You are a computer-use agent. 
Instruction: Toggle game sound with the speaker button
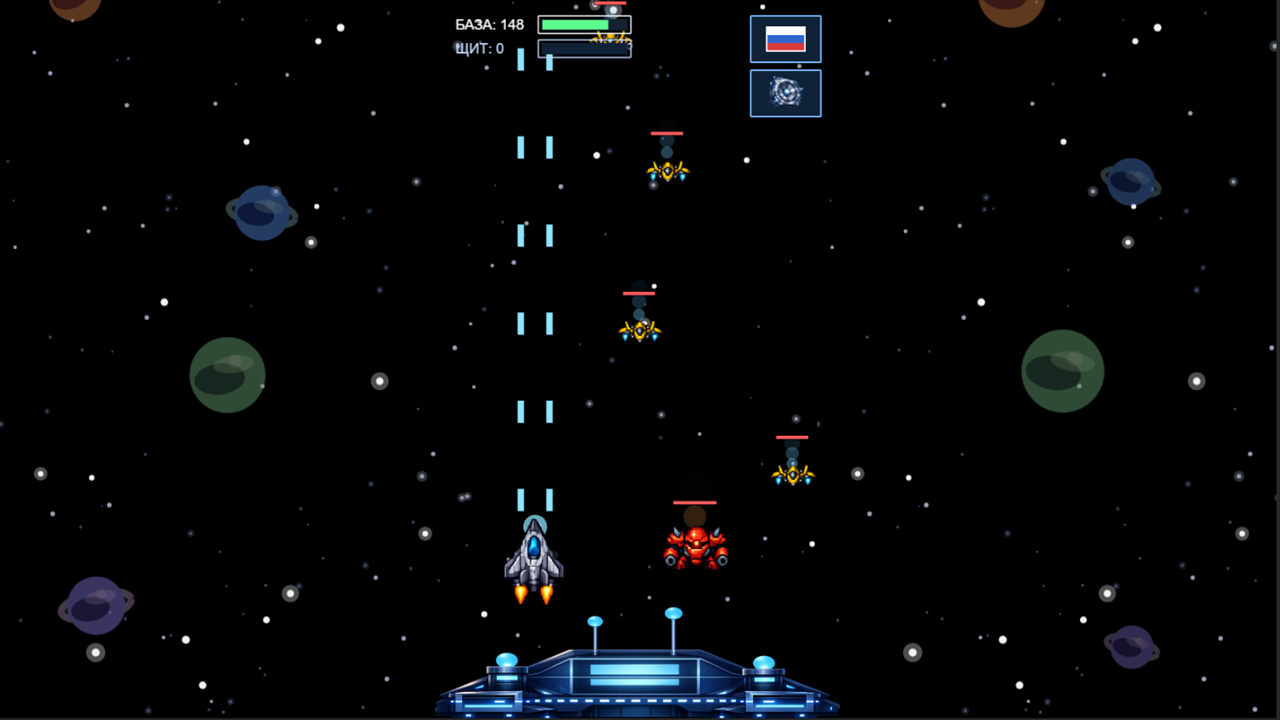pos(785,92)
